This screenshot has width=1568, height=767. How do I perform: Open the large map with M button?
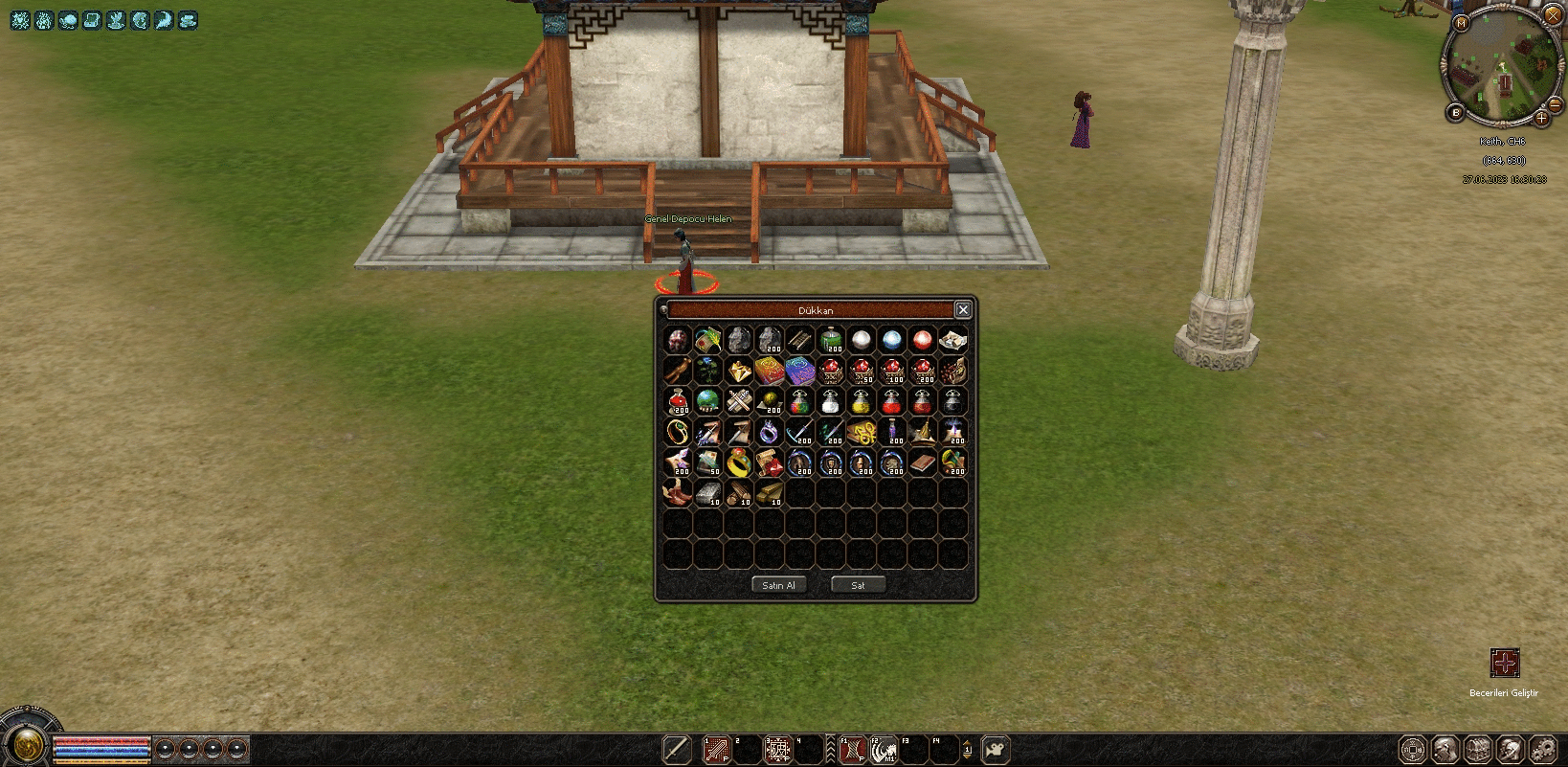click(x=1461, y=23)
